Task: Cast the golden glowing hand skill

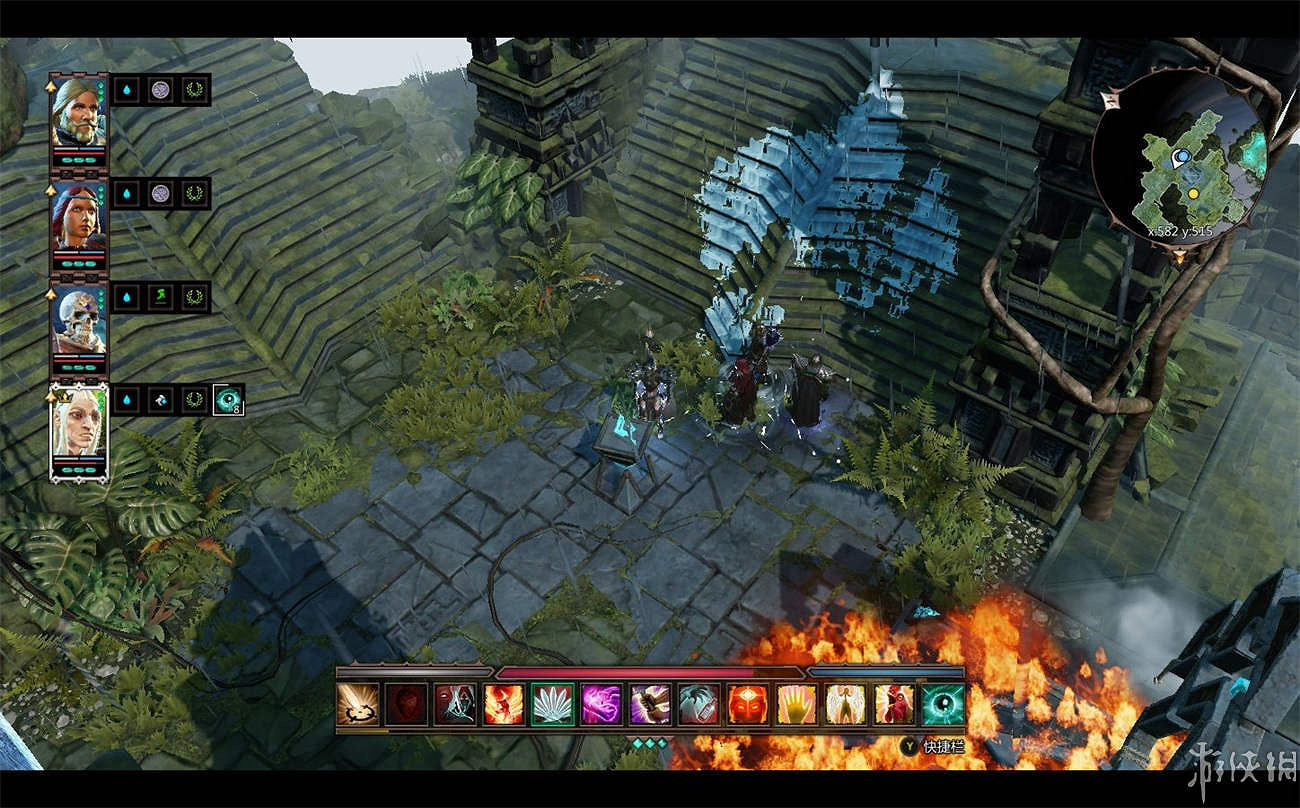Action: coord(797,704)
